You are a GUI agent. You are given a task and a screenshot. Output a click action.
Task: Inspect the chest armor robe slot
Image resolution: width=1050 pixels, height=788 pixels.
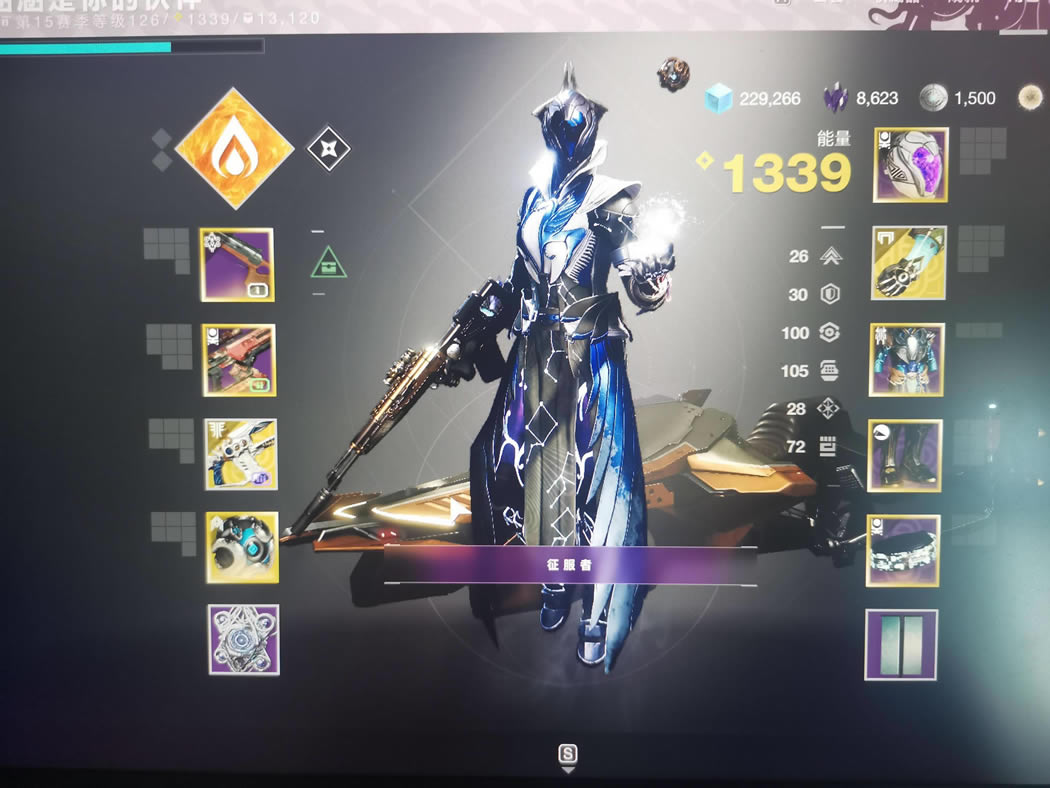[907, 360]
